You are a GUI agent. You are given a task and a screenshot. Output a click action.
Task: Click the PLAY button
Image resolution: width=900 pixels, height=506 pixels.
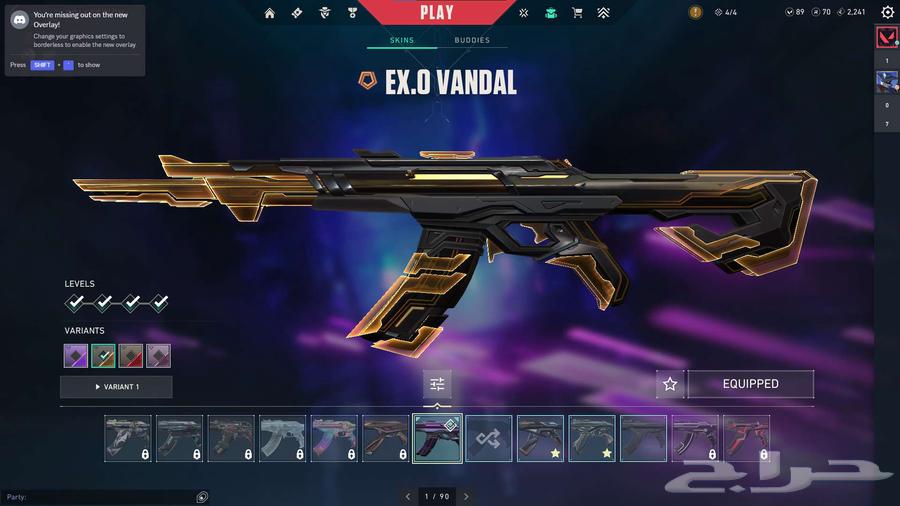436,13
